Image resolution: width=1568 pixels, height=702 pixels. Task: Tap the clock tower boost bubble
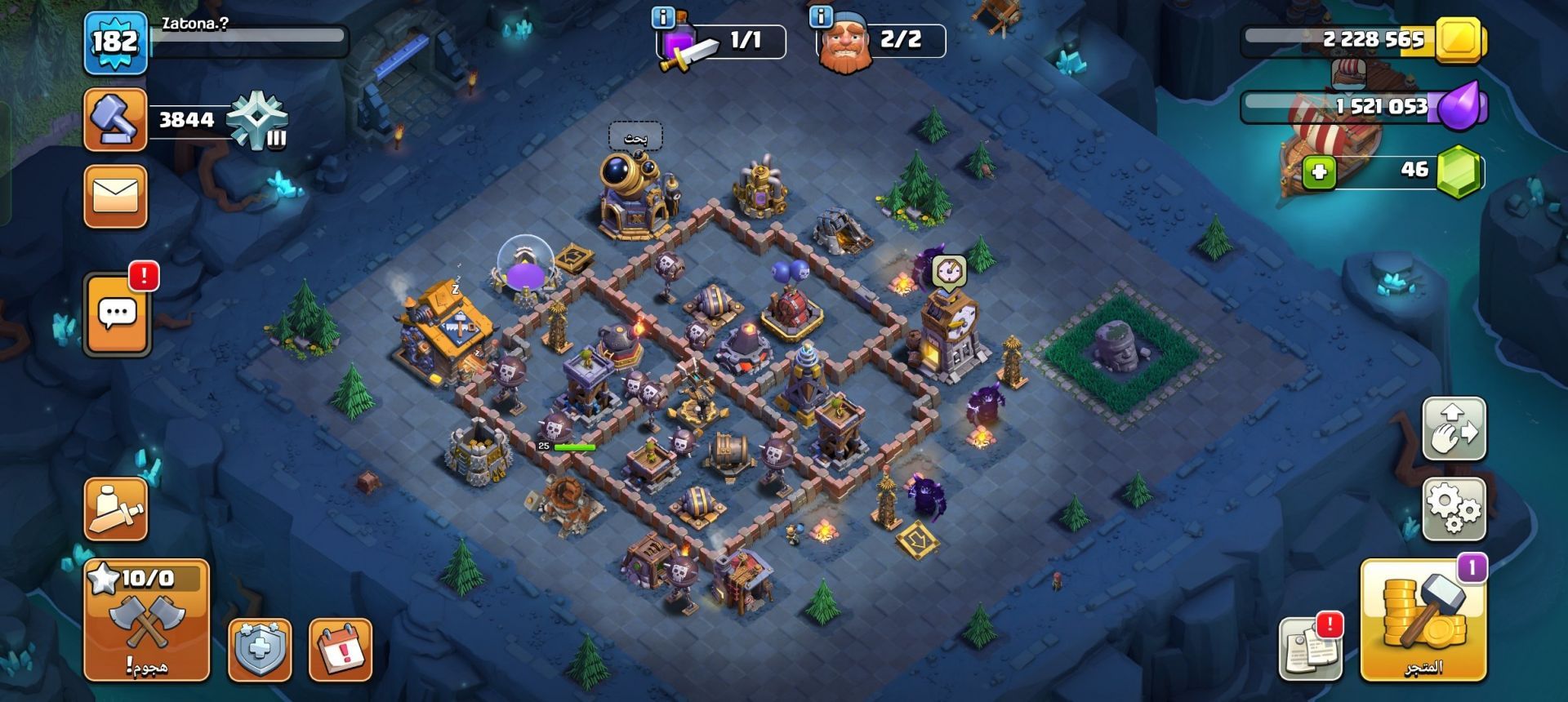[949, 270]
